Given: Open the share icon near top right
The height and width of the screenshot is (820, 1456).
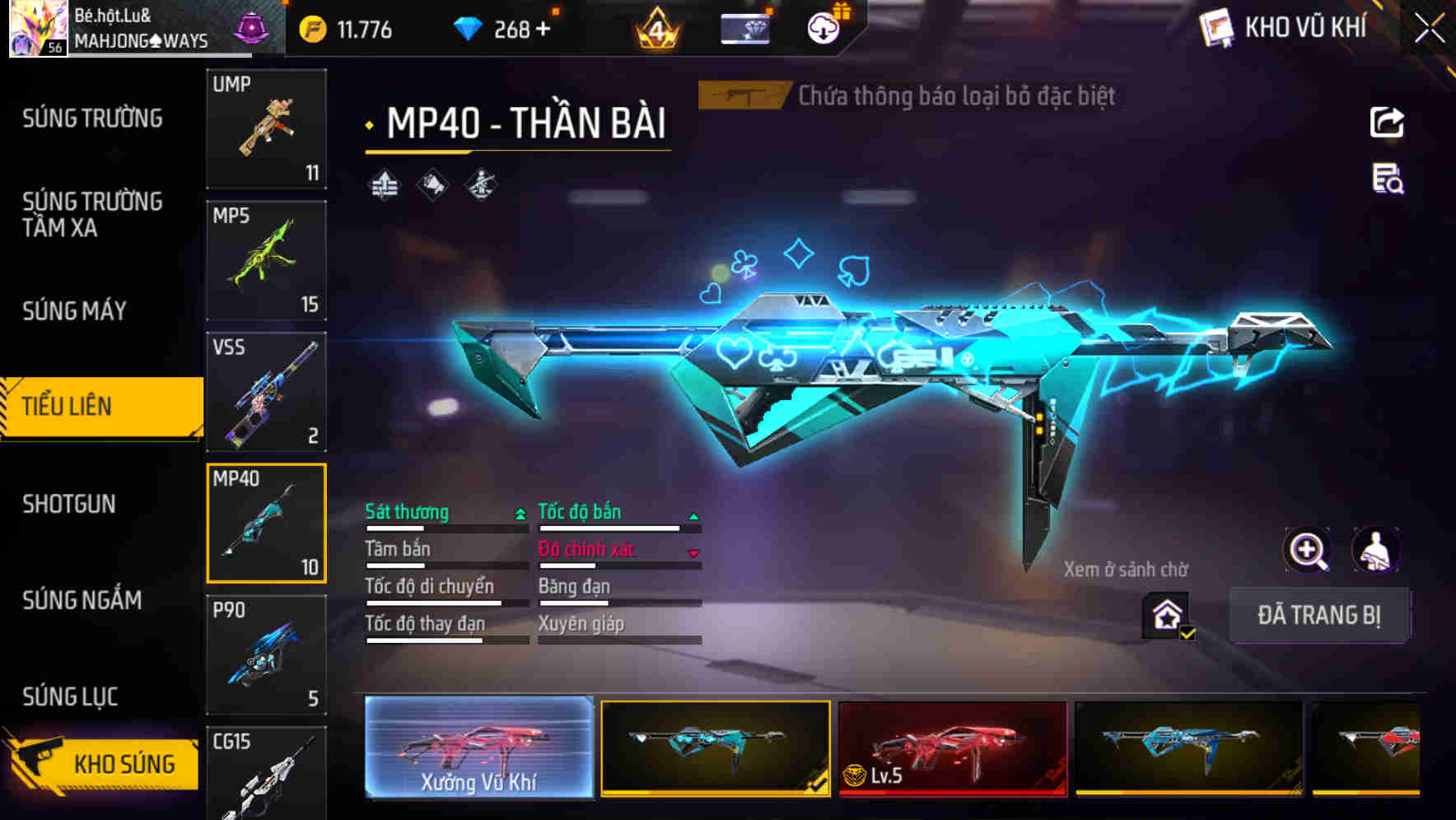Looking at the screenshot, I should click(1388, 122).
